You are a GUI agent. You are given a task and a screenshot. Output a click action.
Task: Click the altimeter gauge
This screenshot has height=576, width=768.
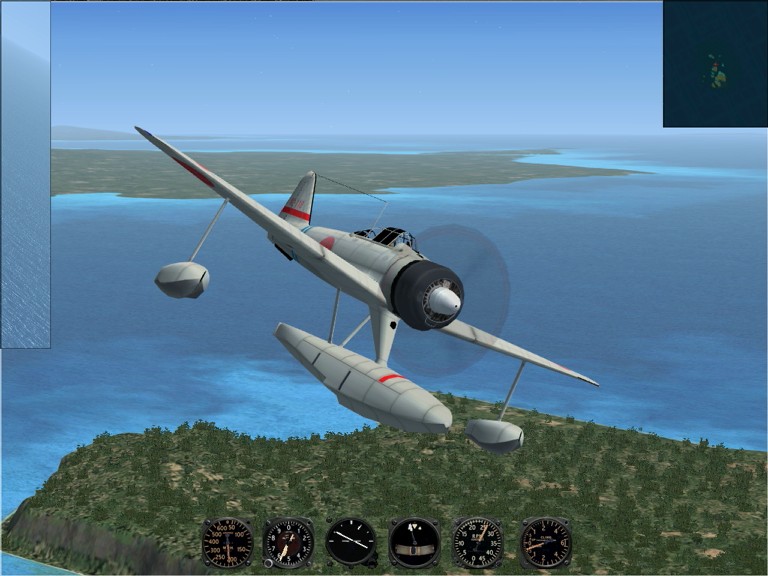[x=288, y=543]
